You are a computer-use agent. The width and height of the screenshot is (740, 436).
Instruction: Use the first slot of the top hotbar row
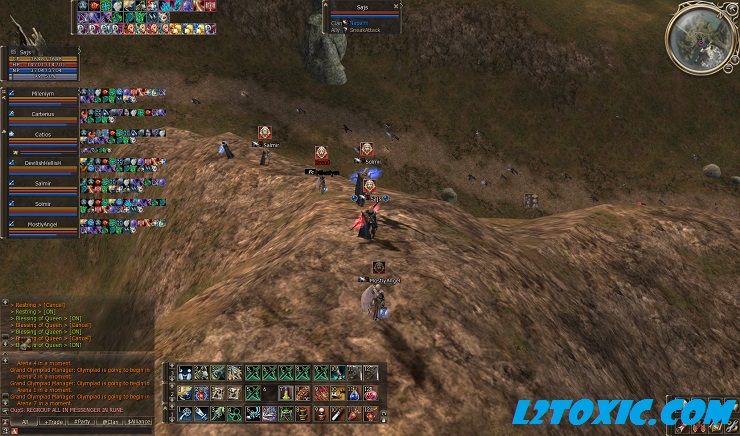coord(185,373)
